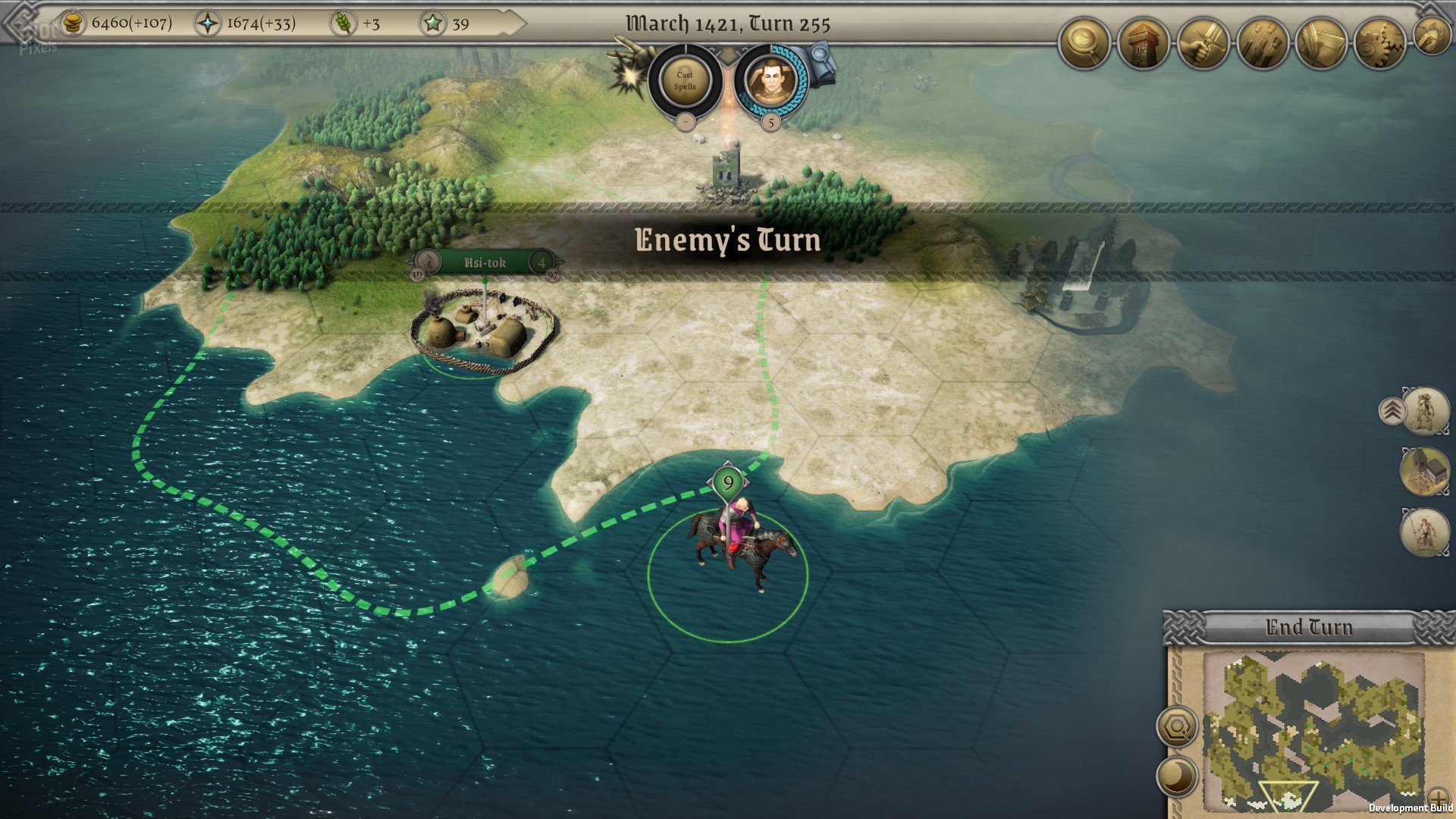Select the archer unit notification portrait
This screenshot has height=819, width=1456.
coord(1425,412)
